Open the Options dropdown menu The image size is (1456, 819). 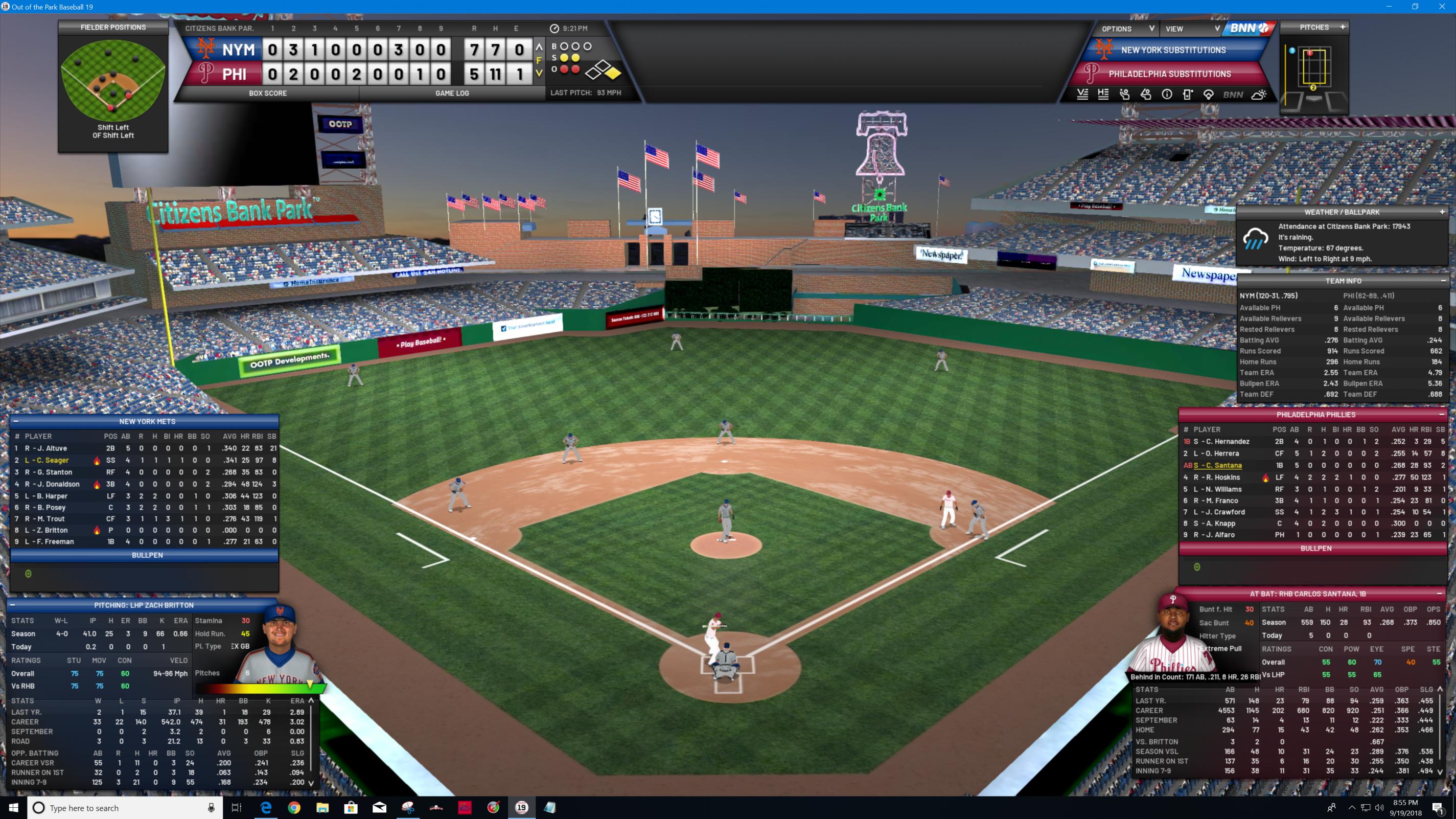(1127, 28)
